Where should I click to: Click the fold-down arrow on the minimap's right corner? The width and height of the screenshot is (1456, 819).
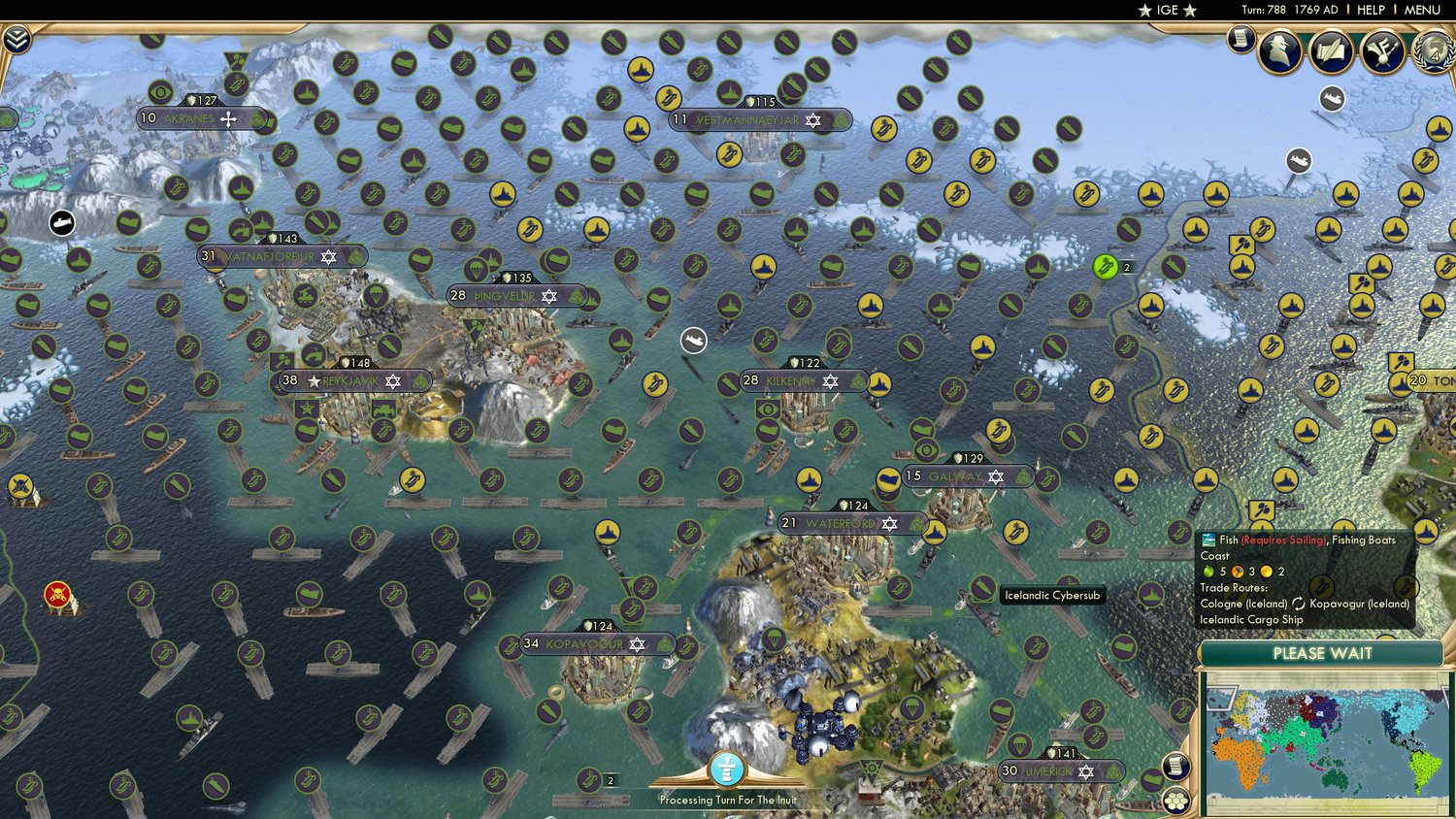[1445, 697]
